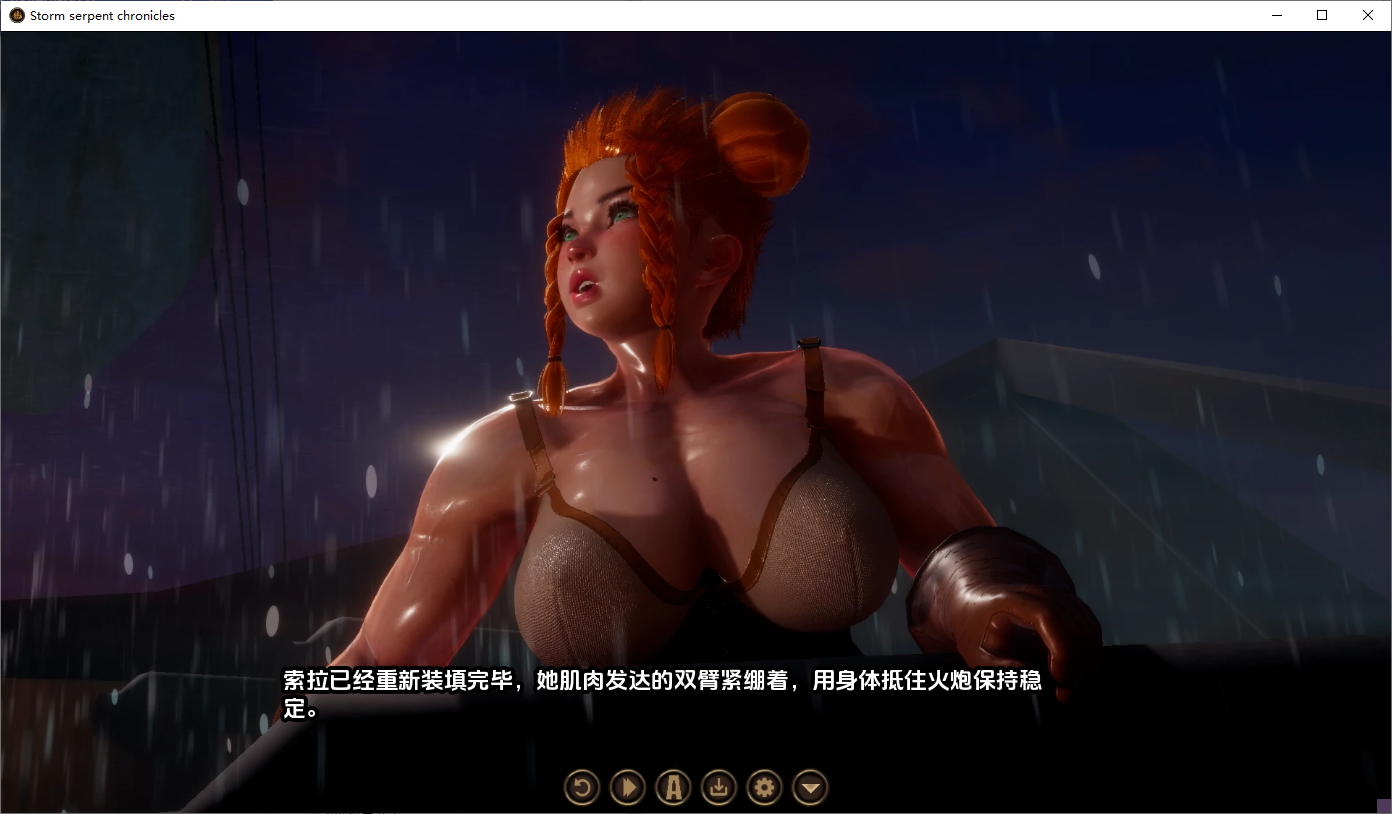Toggle auto-advance mode with the A button
1392x814 pixels.
(x=673, y=787)
